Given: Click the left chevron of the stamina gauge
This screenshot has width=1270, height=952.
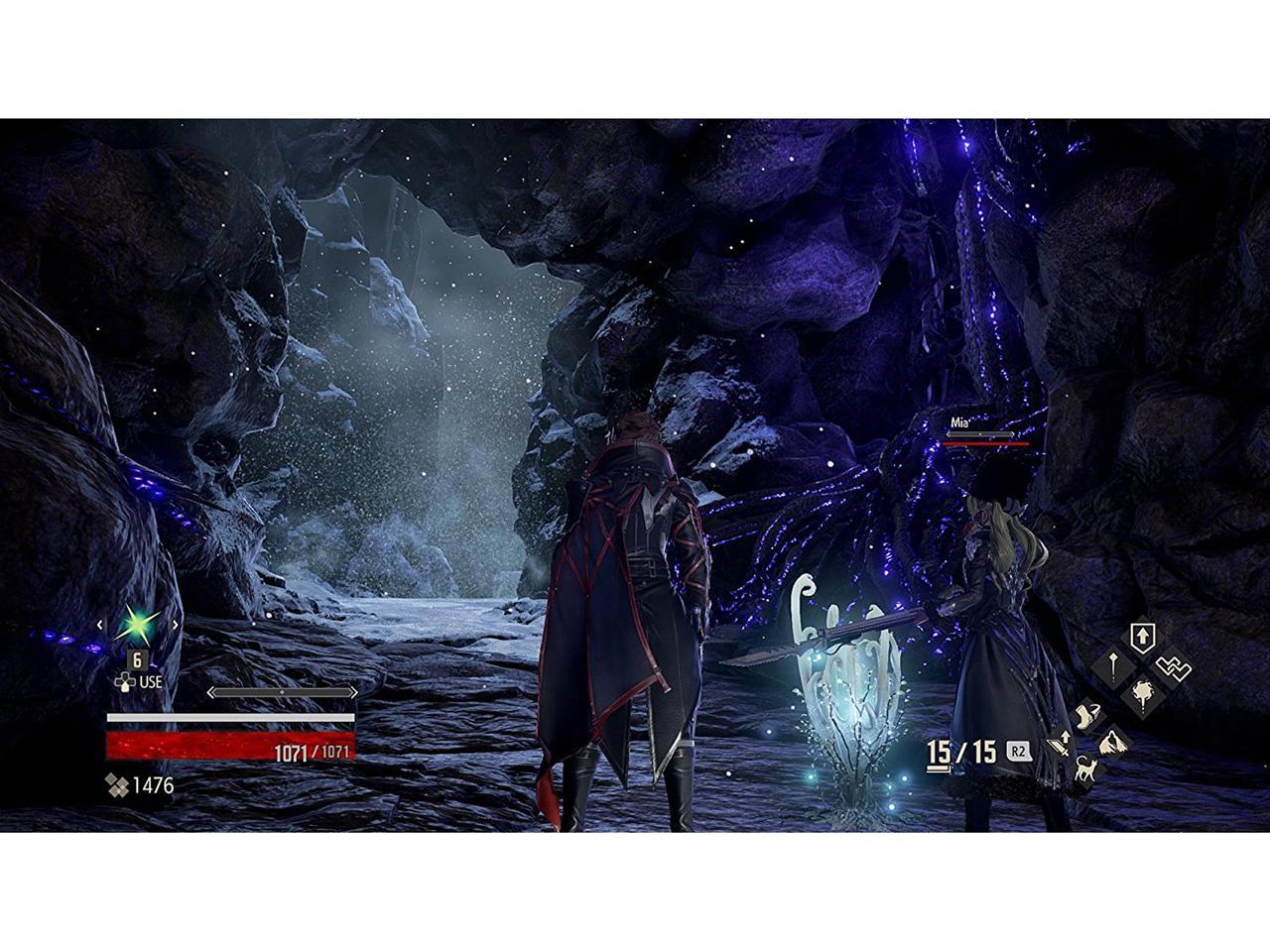Looking at the screenshot, I should [211, 692].
